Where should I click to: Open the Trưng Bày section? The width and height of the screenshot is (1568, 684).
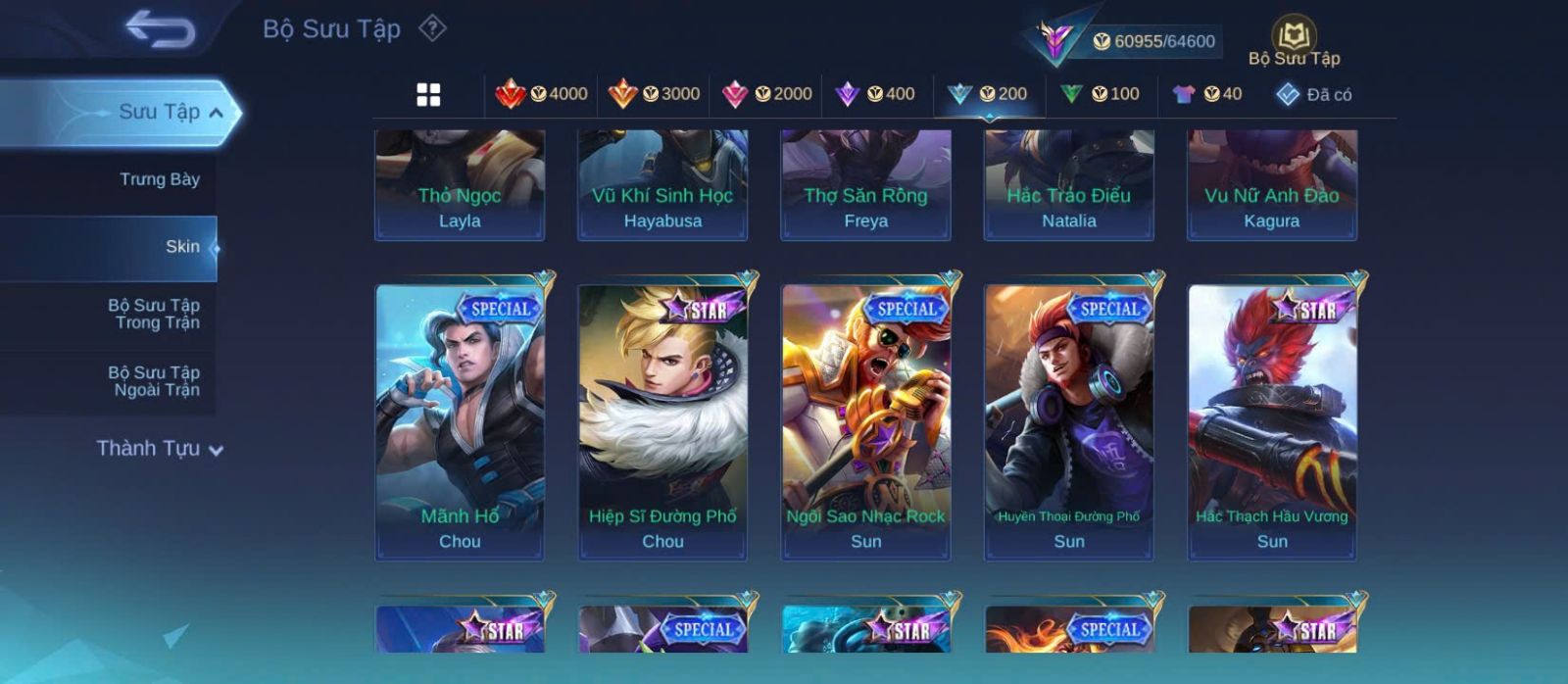159,179
